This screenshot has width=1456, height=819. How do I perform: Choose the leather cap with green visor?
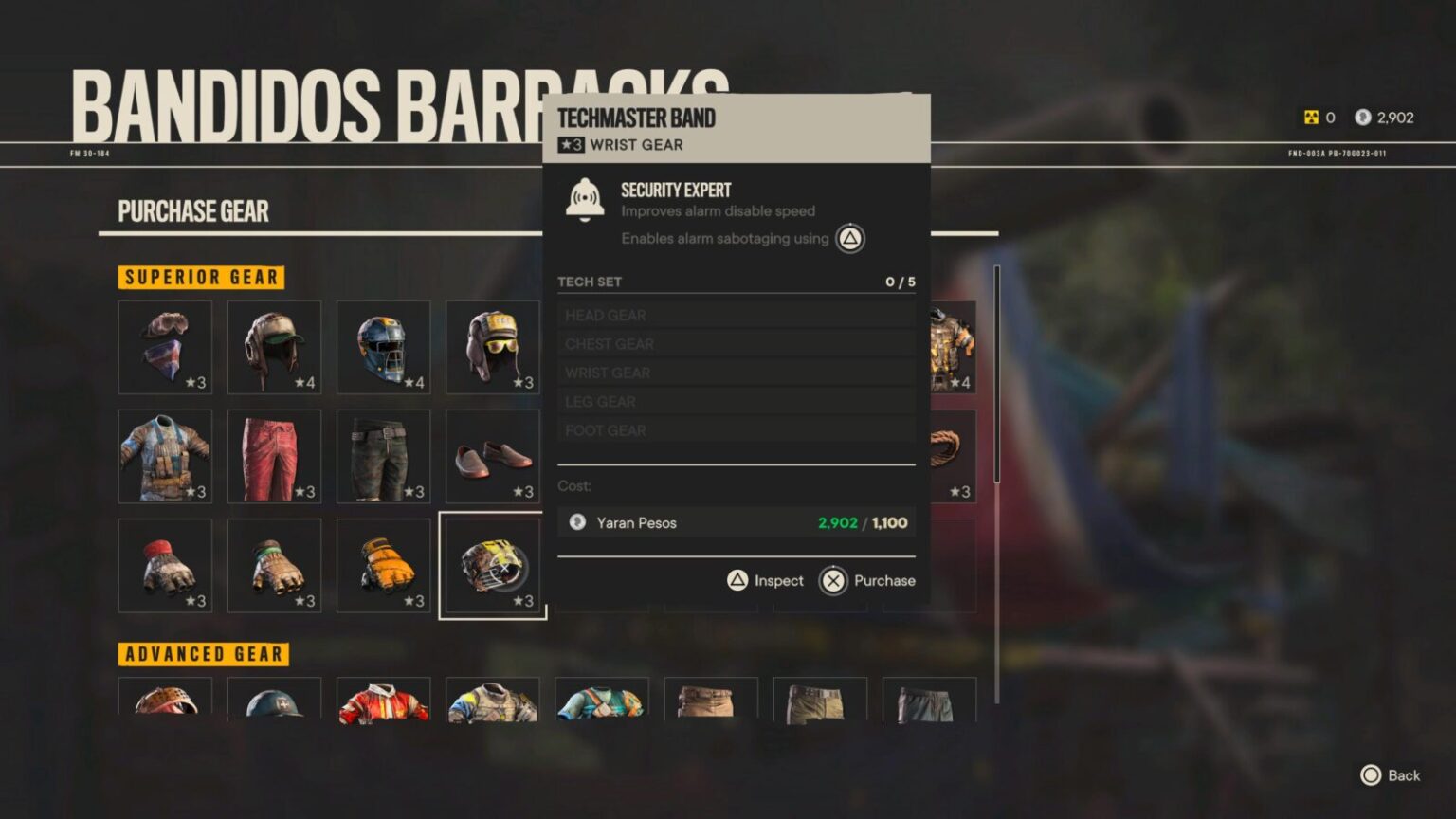274,347
